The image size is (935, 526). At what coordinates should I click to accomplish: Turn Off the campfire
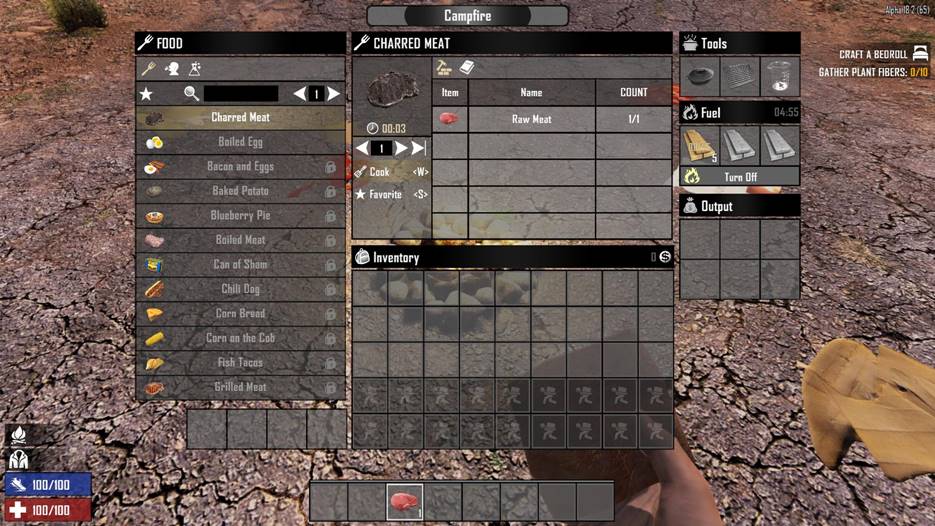coord(740,177)
